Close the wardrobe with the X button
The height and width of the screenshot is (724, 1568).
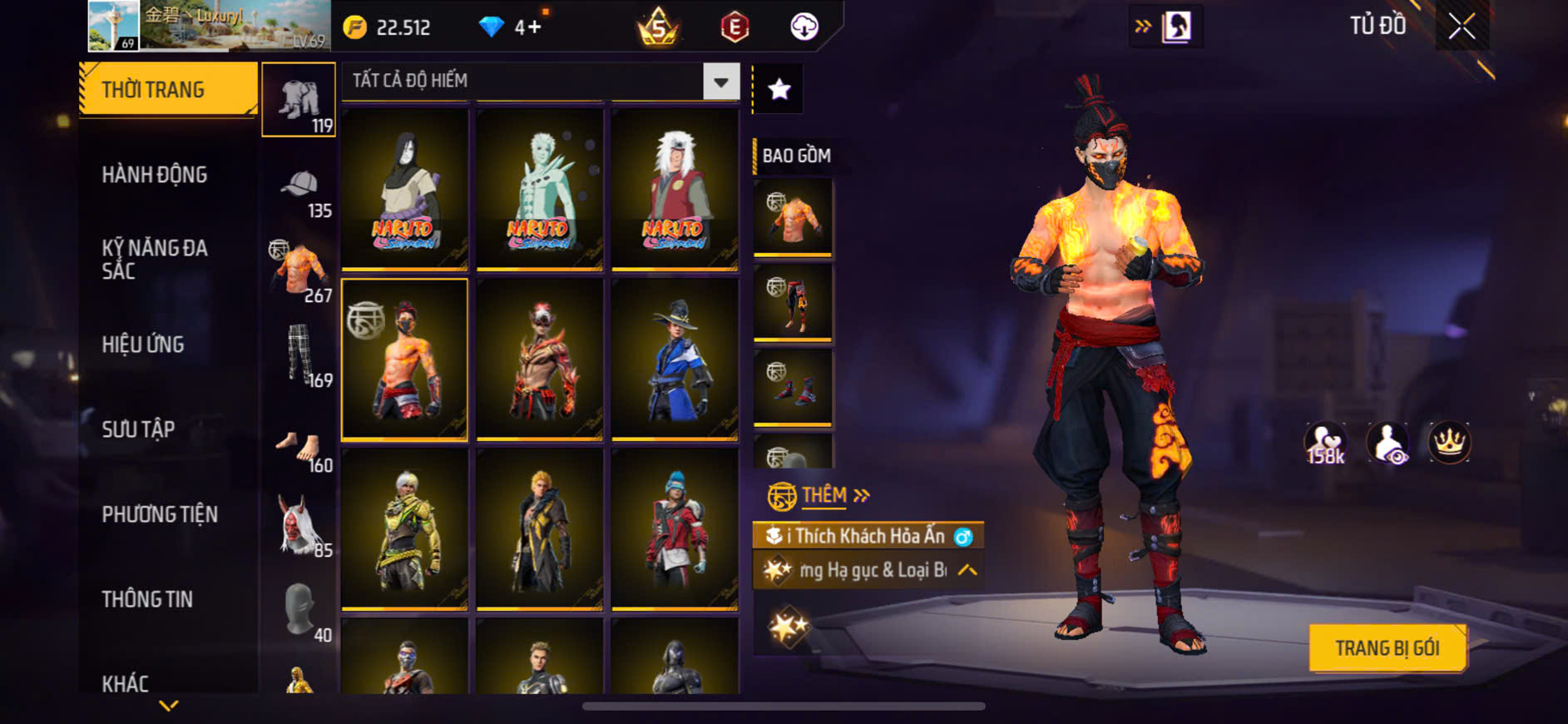(x=1462, y=27)
